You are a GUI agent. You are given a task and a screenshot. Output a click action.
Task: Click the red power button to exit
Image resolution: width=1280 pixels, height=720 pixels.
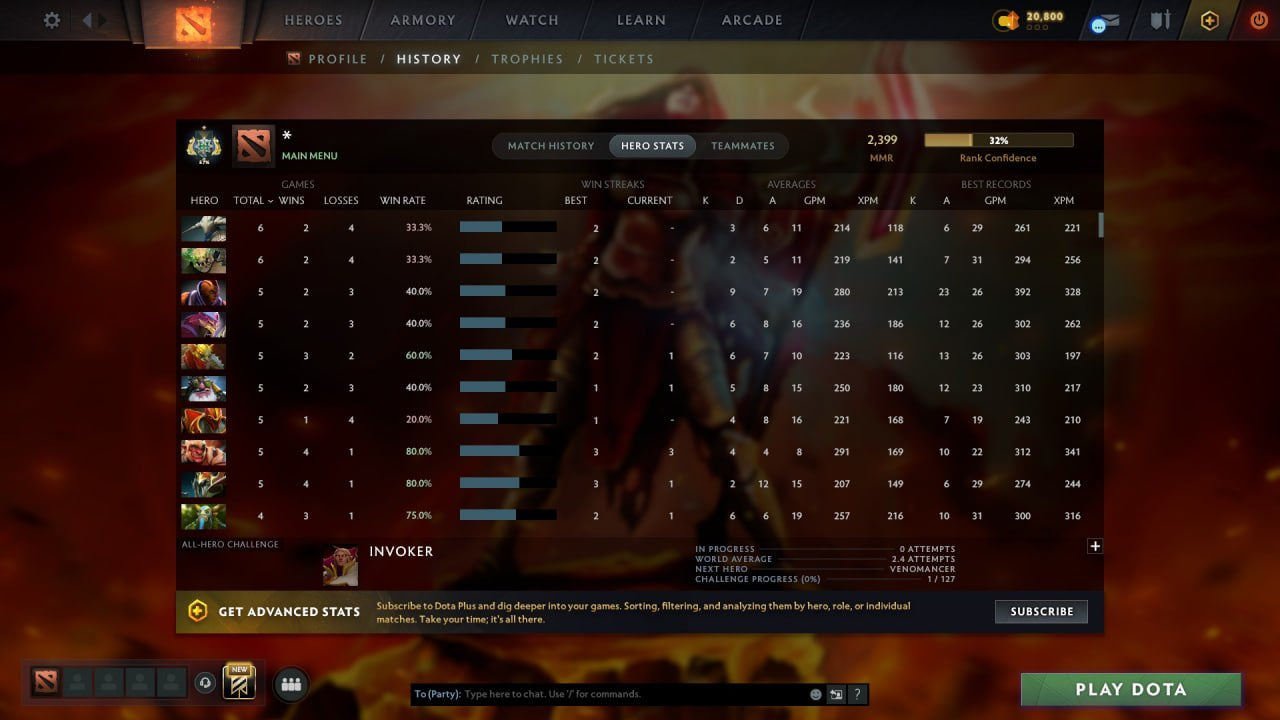pos(1257,19)
